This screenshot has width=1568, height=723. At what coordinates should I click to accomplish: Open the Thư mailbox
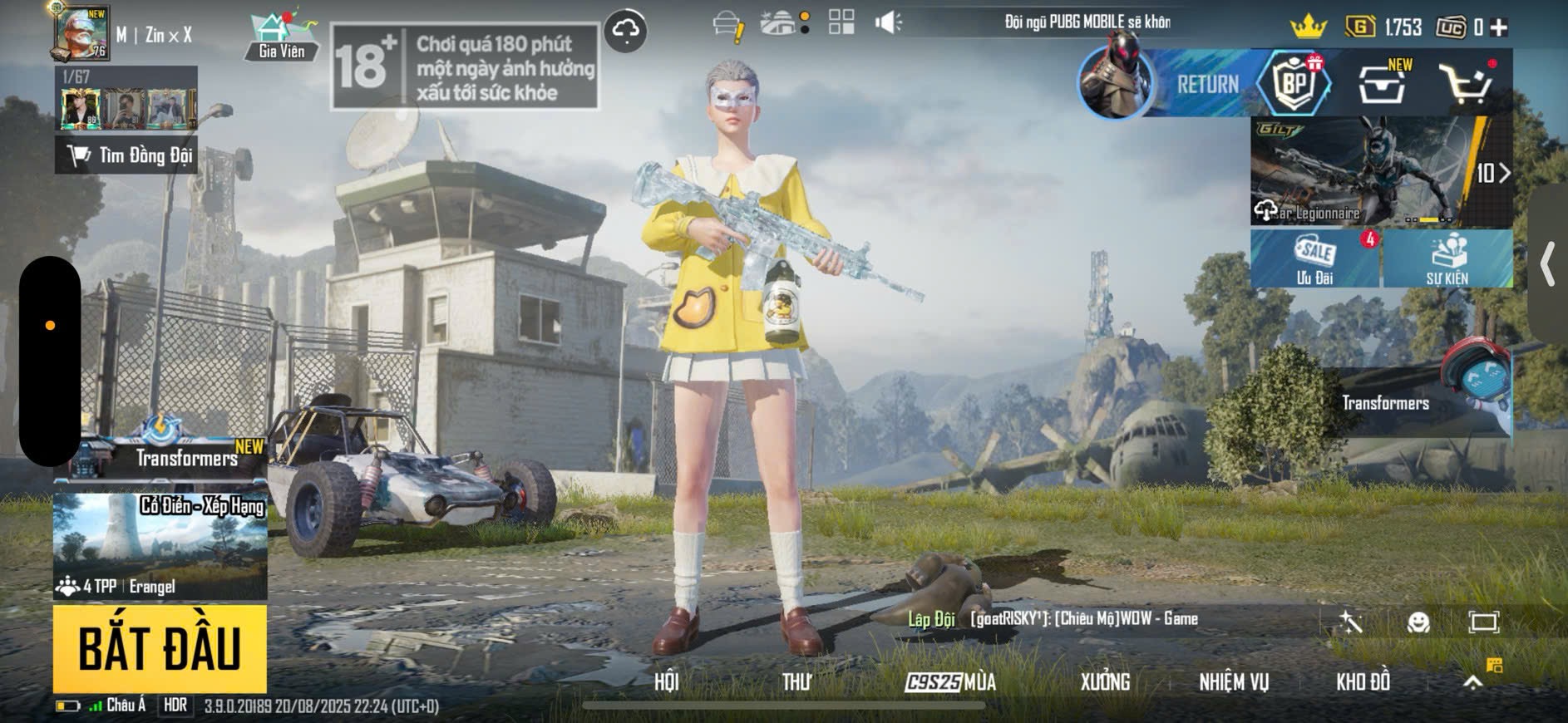tap(796, 682)
